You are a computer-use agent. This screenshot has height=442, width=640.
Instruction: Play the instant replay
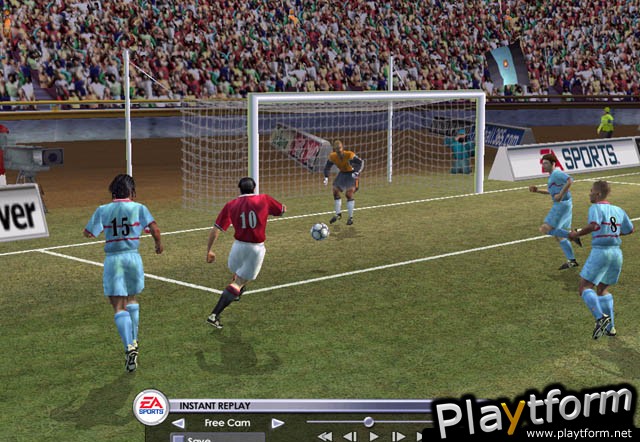[x=374, y=437]
